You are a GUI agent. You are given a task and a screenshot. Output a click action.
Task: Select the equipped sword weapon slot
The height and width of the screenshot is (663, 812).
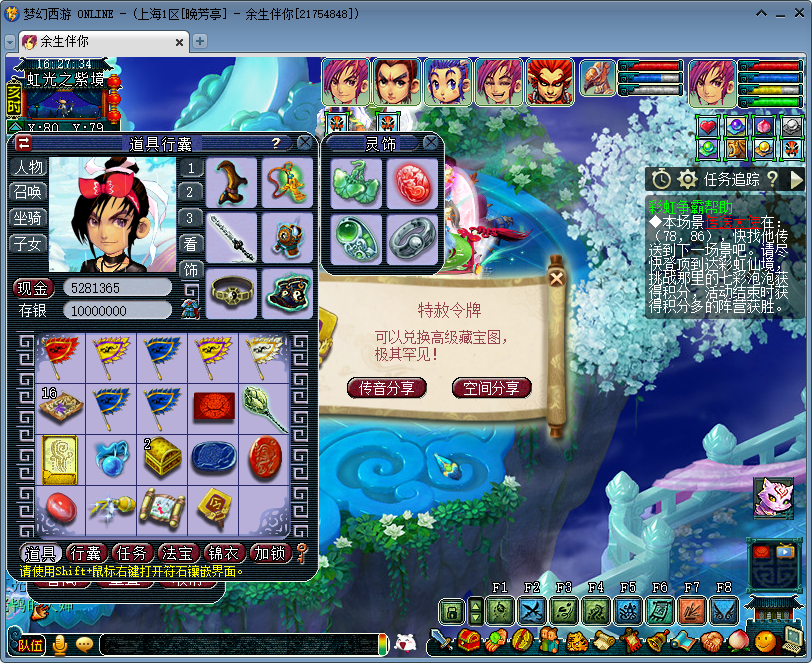click(232, 238)
